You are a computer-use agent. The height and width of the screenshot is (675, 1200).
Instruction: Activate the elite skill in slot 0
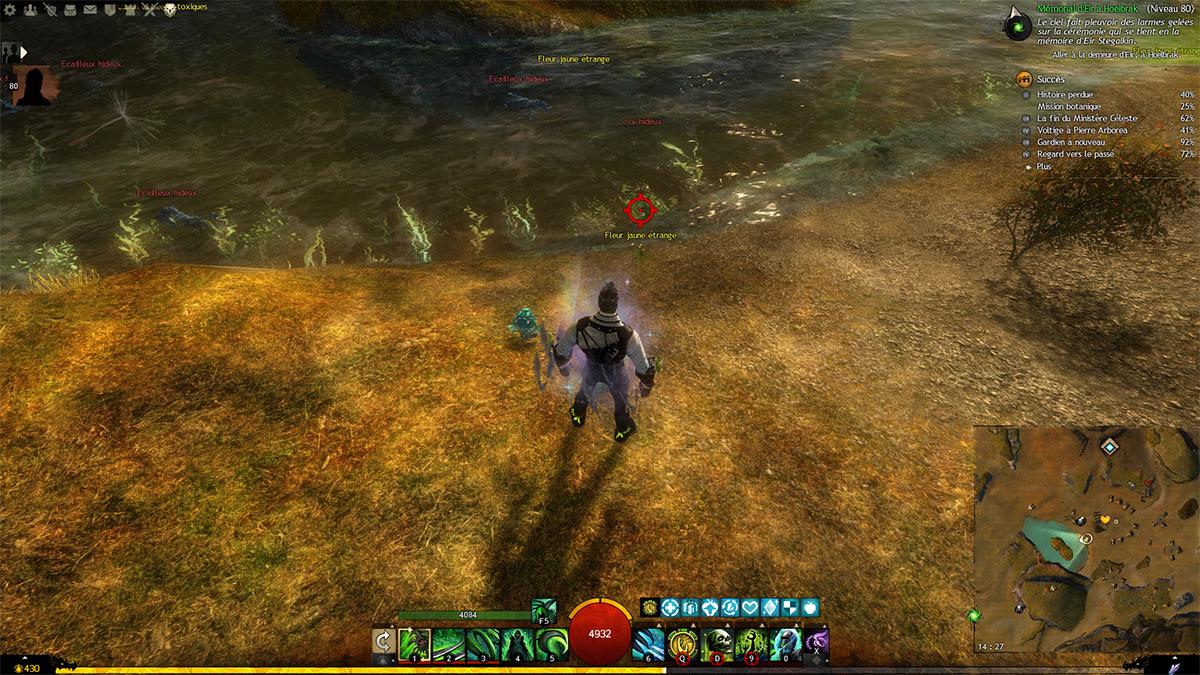pyautogui.click(x=786, y=643)
